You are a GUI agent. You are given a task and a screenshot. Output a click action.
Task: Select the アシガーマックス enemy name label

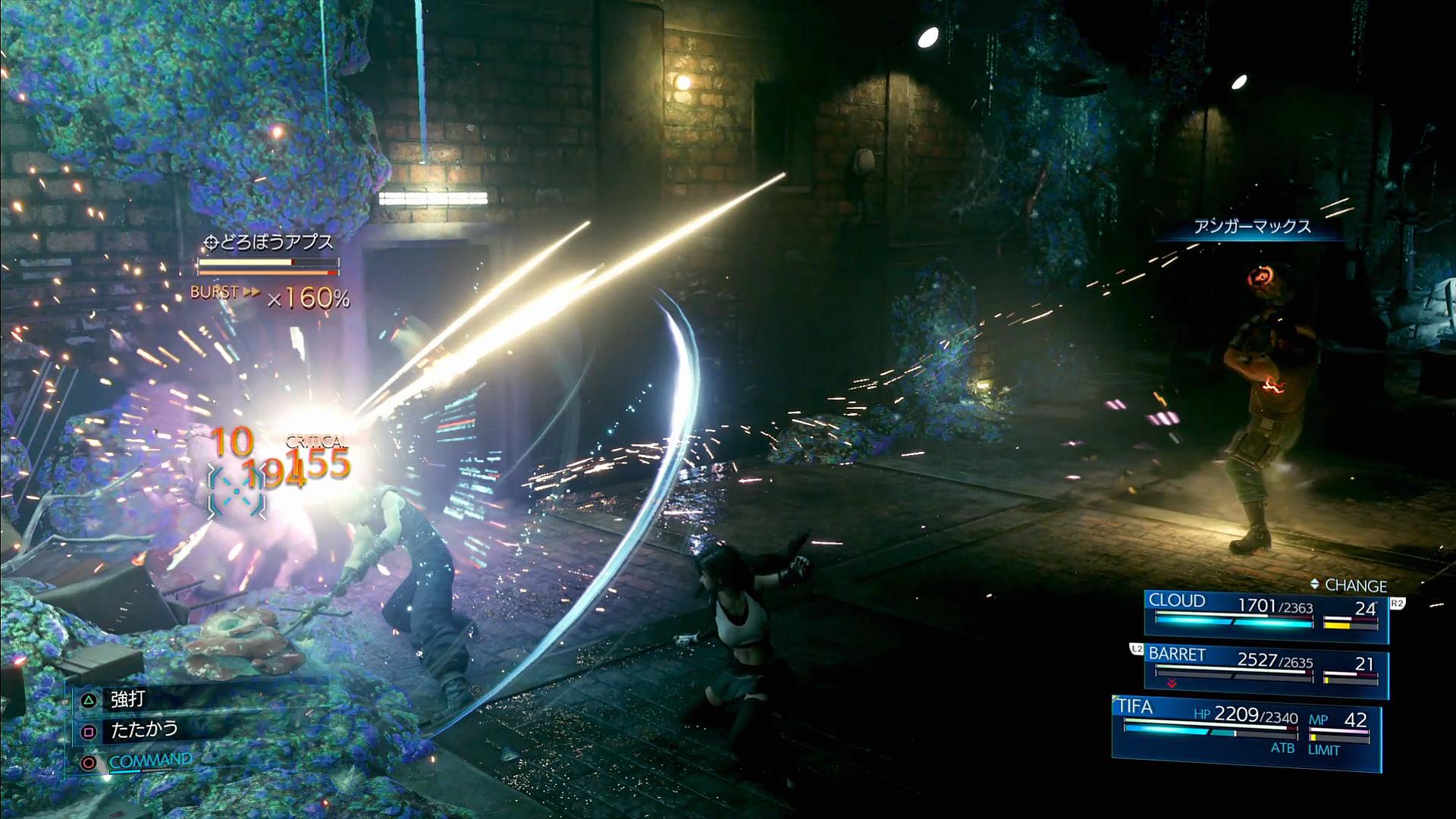pos(1252,227)
